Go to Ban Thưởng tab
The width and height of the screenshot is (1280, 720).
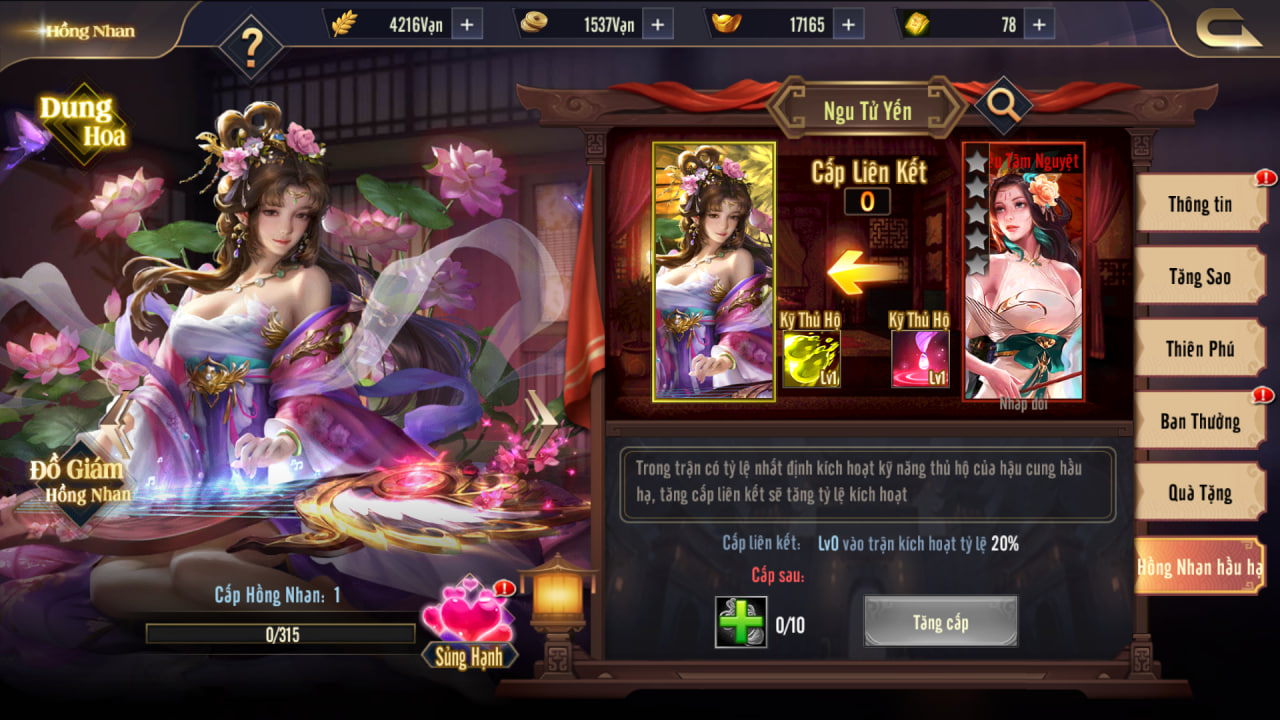[1200, 421]
